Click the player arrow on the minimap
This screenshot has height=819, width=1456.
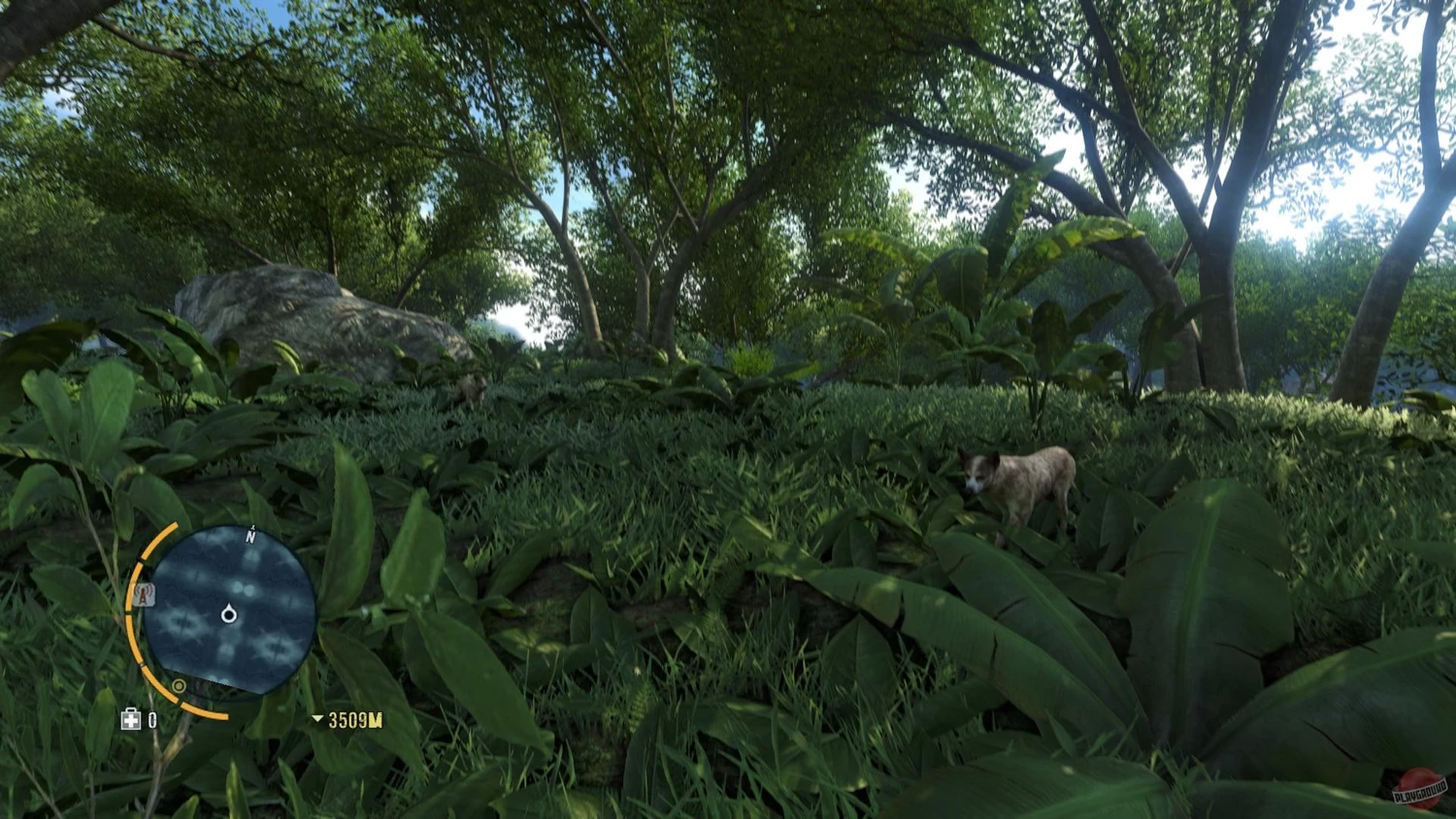[x=229, y=613]
